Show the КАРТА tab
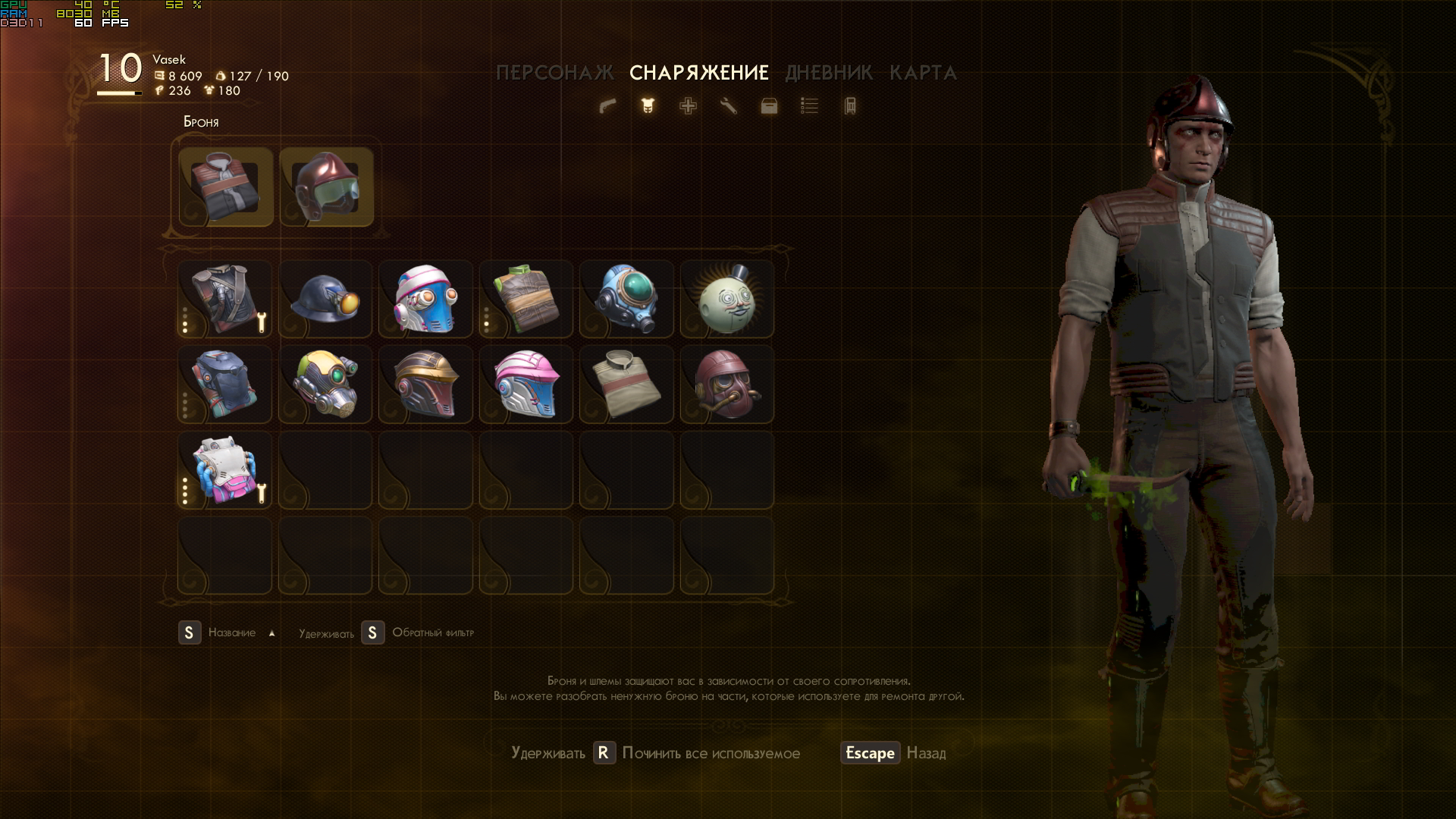Image resolution: width=1456 pixels, height=819 pixels. pos(923,73)
